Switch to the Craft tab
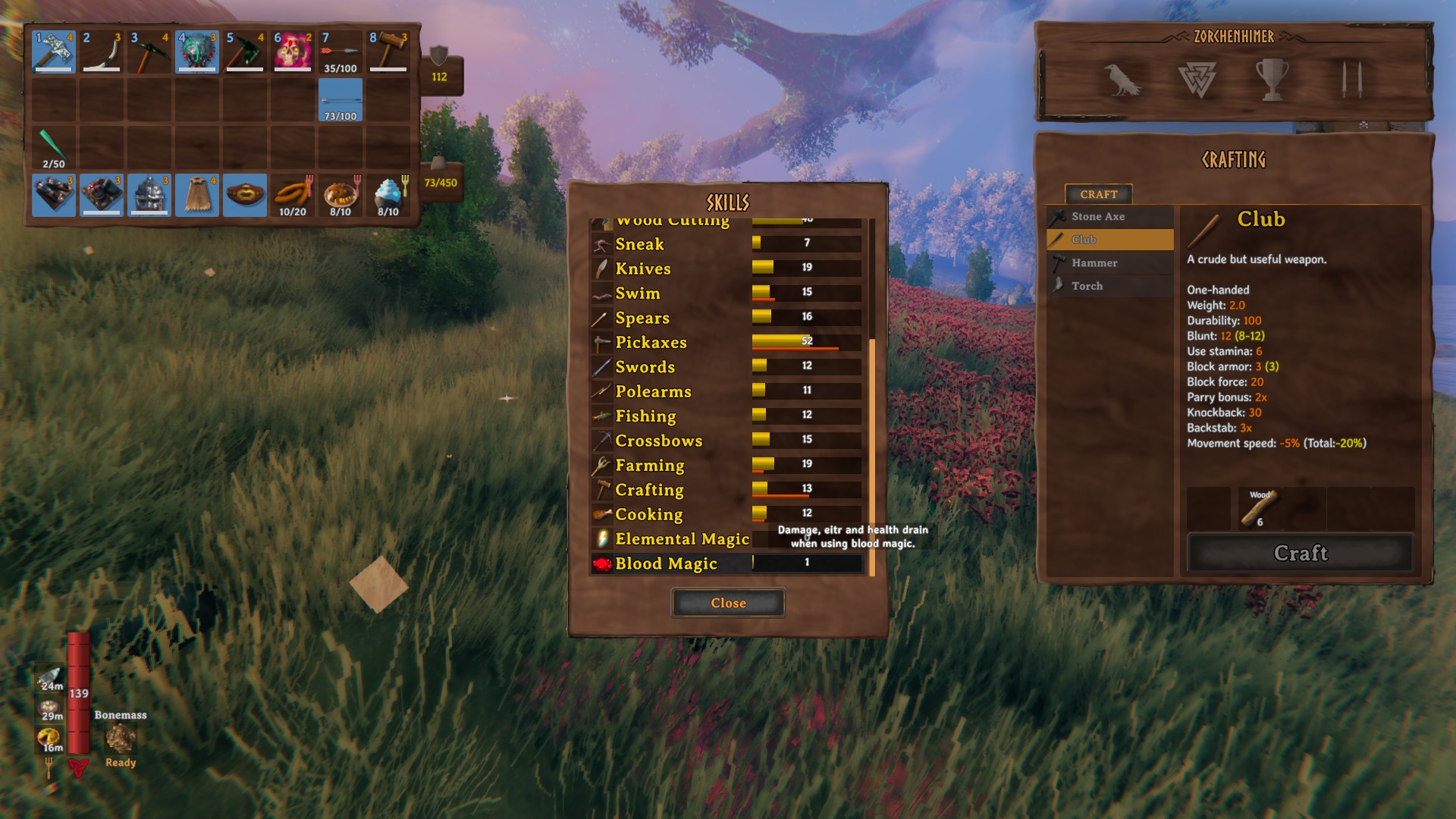The image size is (1456, 819). 1098,194
